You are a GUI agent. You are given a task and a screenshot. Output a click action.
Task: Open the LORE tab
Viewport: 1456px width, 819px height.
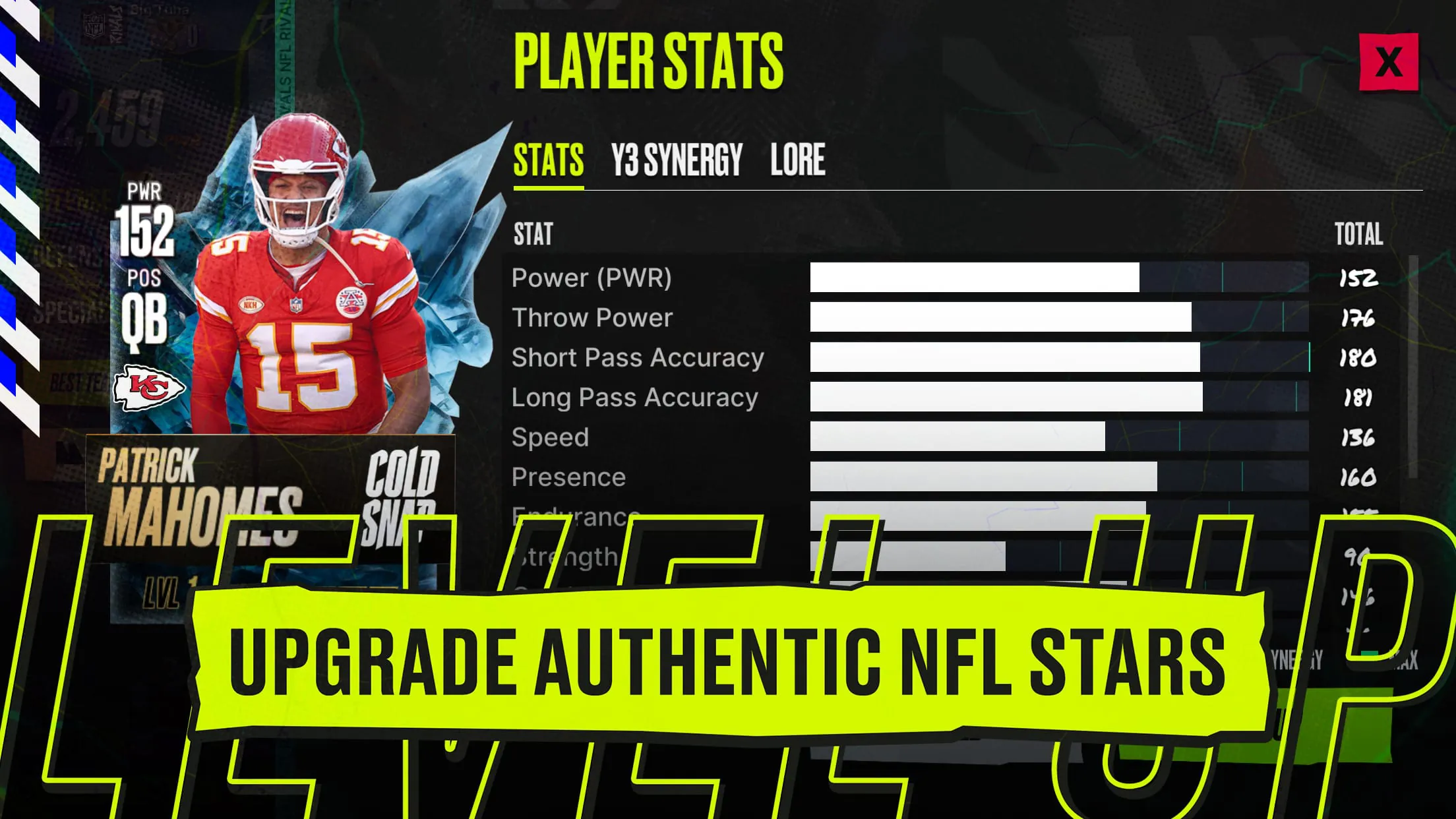point(798,159)
